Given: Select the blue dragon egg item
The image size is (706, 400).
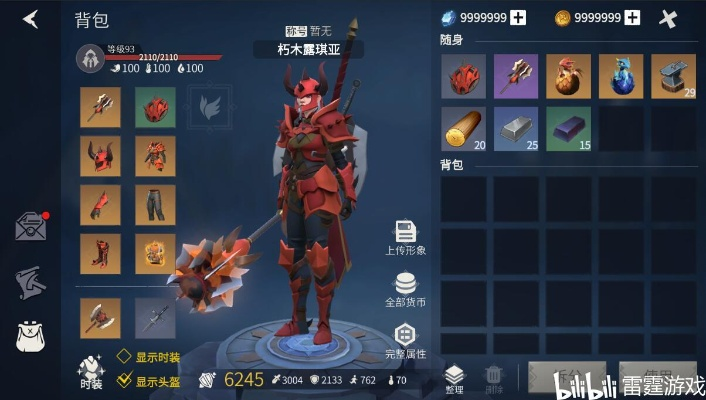Looking at the screenshot, I should pos(621,76).
